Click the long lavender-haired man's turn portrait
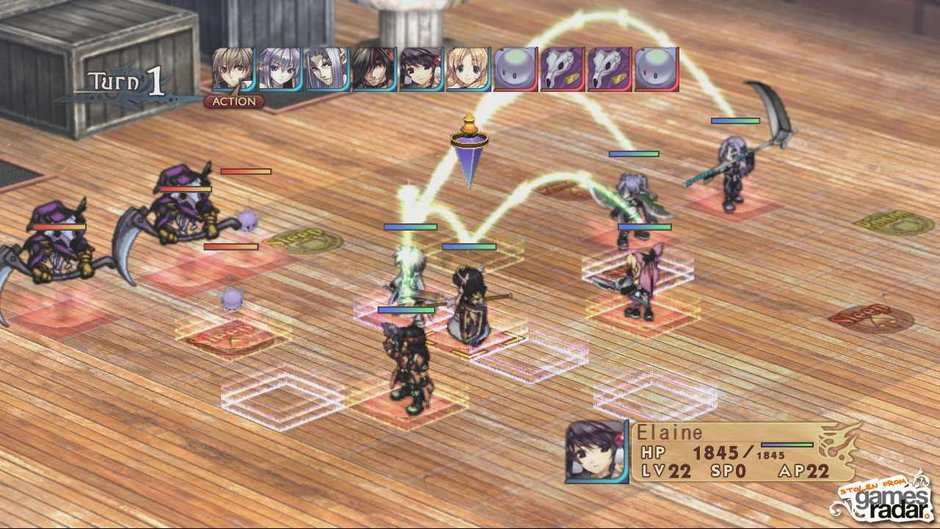940x529 pixels. (327, 70)
